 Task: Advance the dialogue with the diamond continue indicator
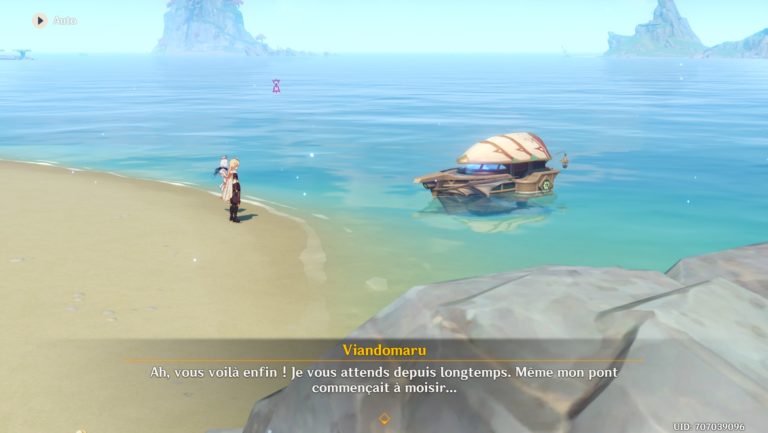[x=383, y=418]
